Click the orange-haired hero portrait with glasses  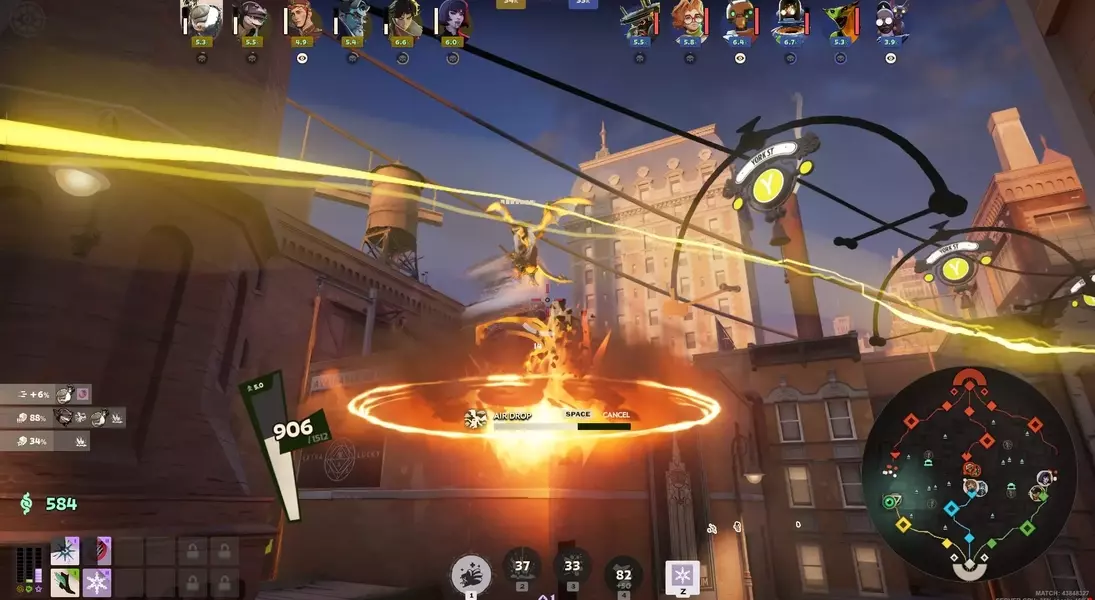point(690,18)
